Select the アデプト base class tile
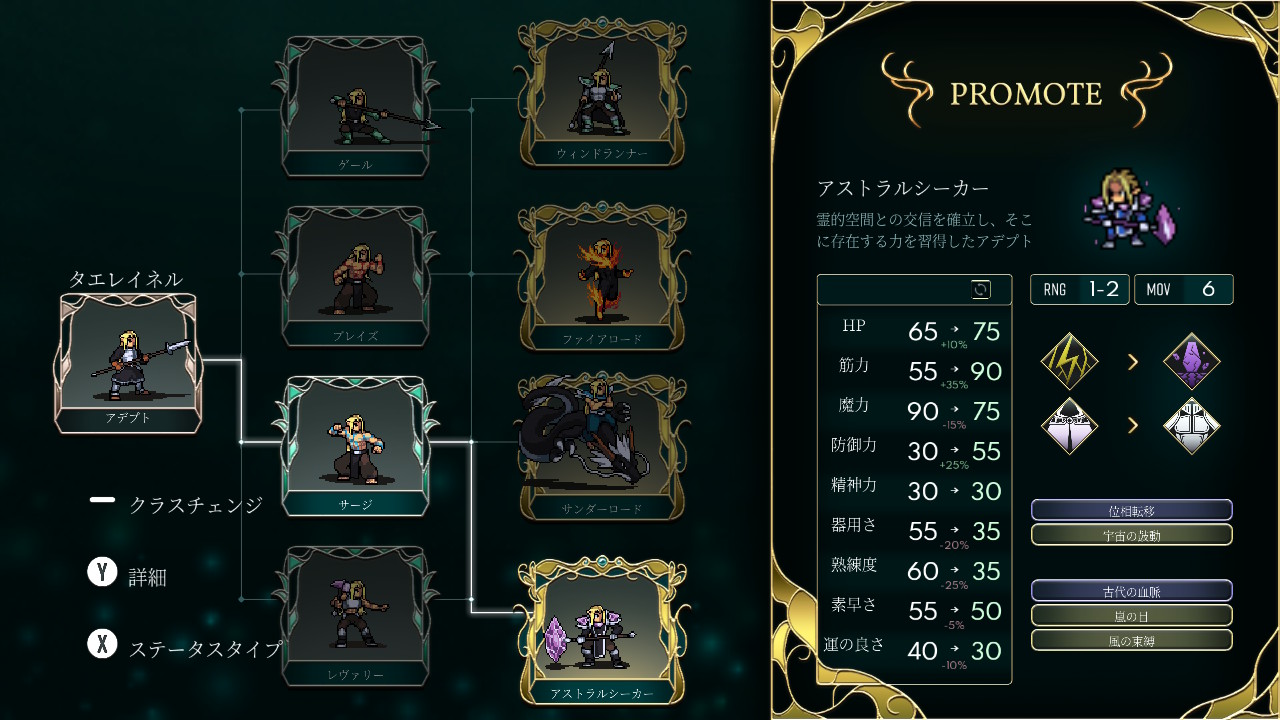Viewport: 1280px width, 720px height. click(x=128, y=362)
